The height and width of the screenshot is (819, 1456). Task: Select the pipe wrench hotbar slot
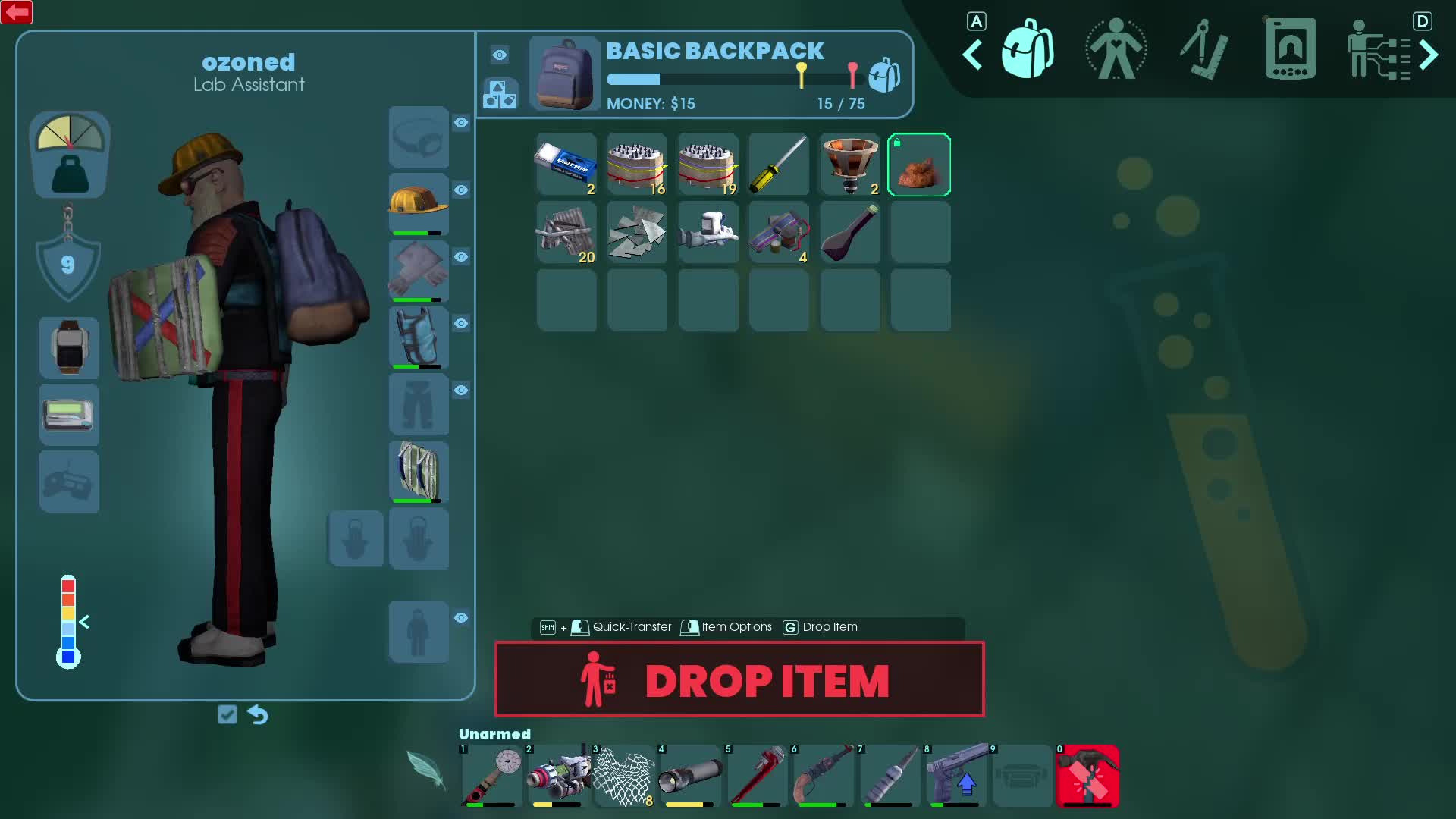tap(757, 776)
